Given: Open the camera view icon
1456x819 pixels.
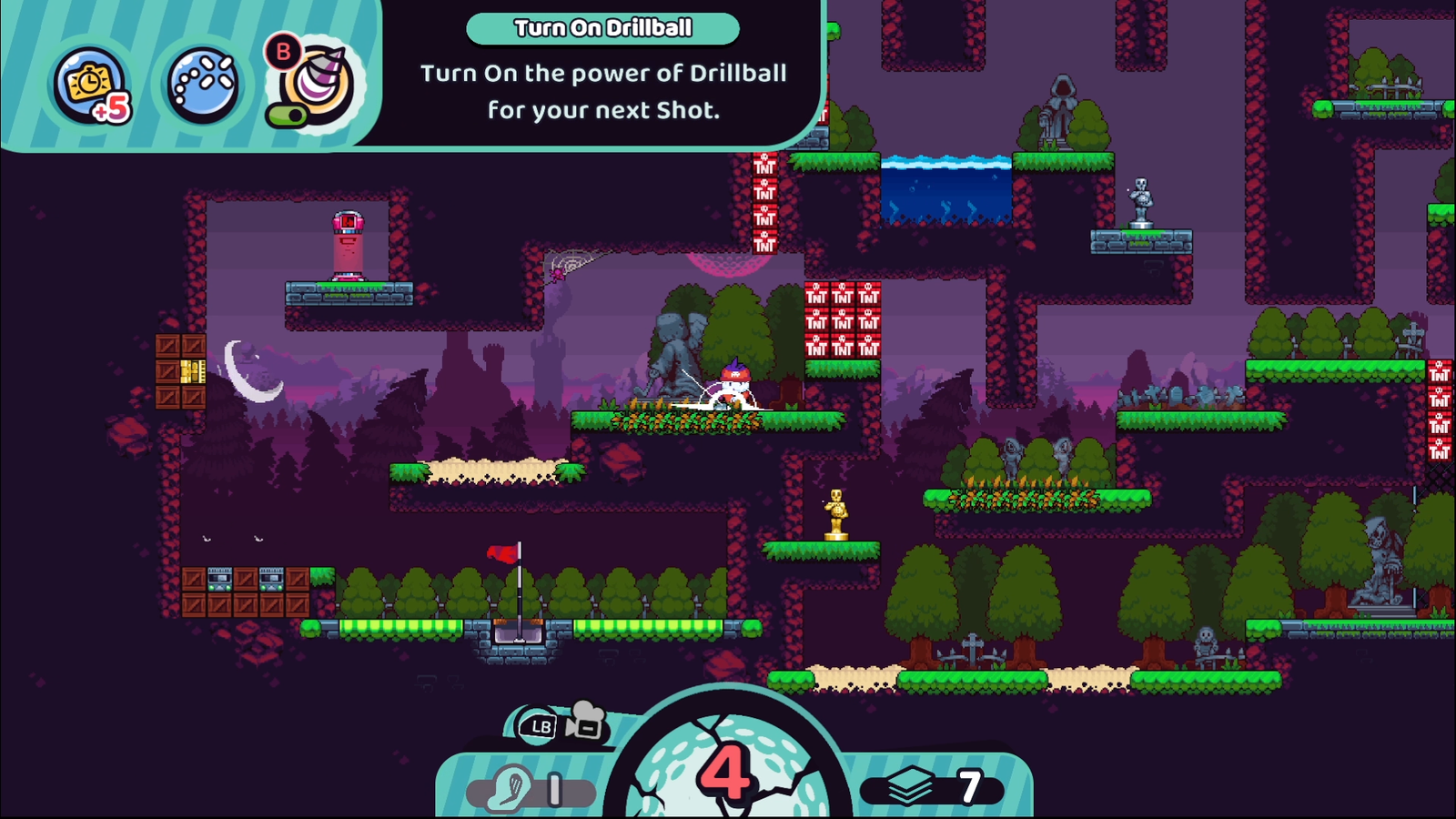Looking at the screenshot, I should 585,721.
